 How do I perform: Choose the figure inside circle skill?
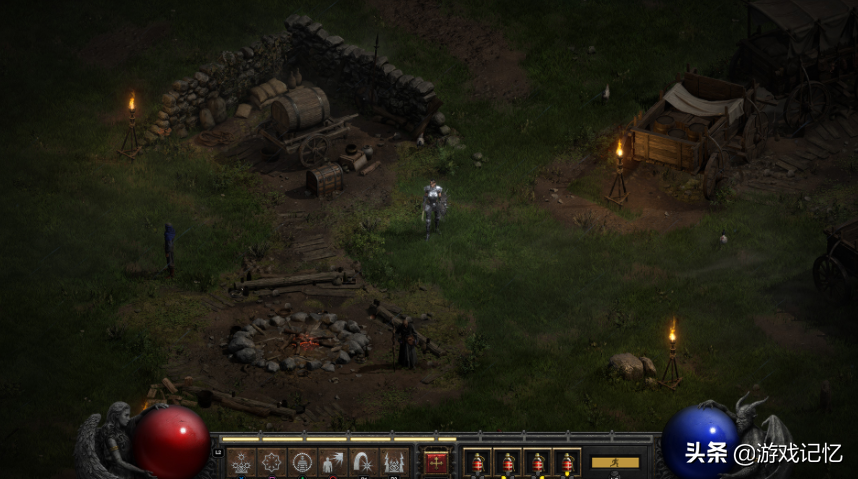pos(302,462)
